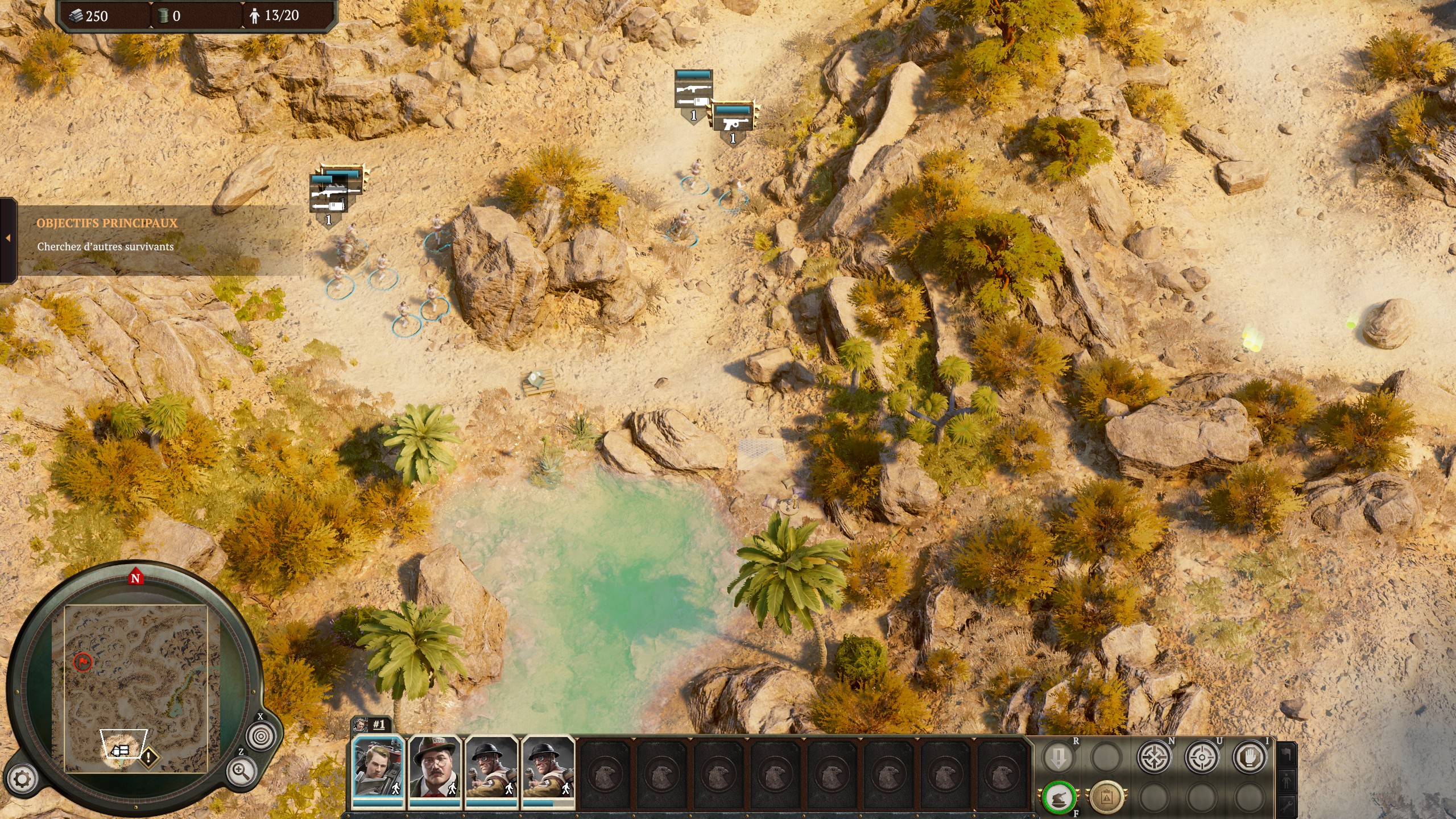Use the green-ringed turret ability
This screenshot has height=819, width=1456.
1059,797
